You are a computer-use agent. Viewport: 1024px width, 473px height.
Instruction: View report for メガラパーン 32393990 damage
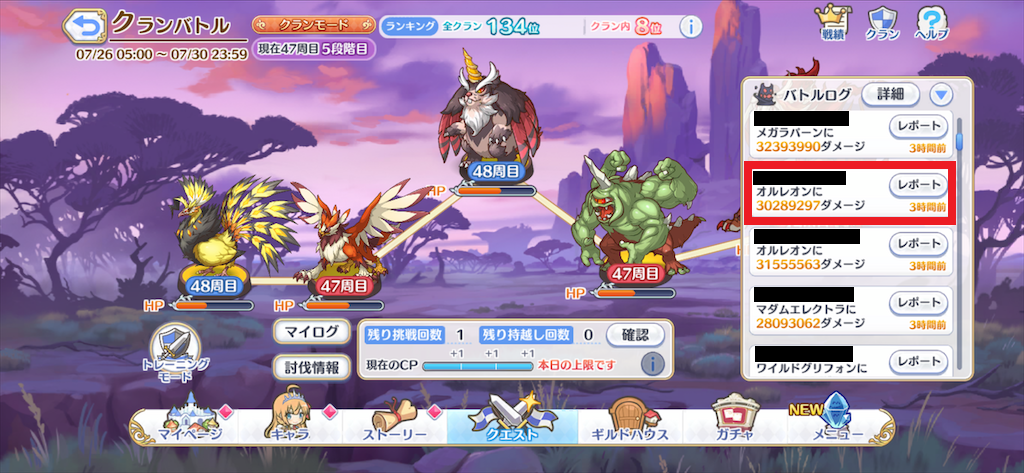(918, 126)
